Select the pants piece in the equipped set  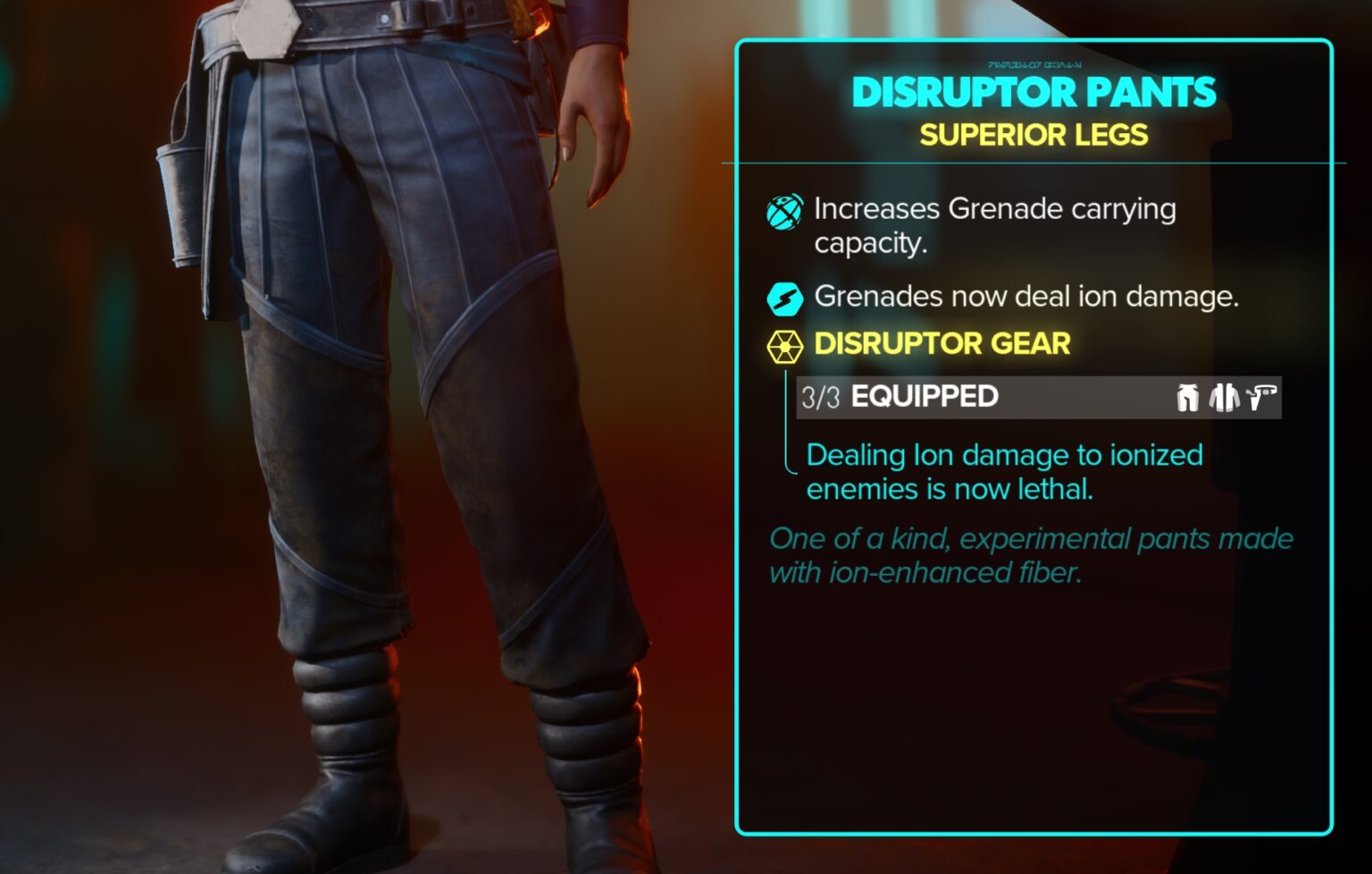point(1188,397)
